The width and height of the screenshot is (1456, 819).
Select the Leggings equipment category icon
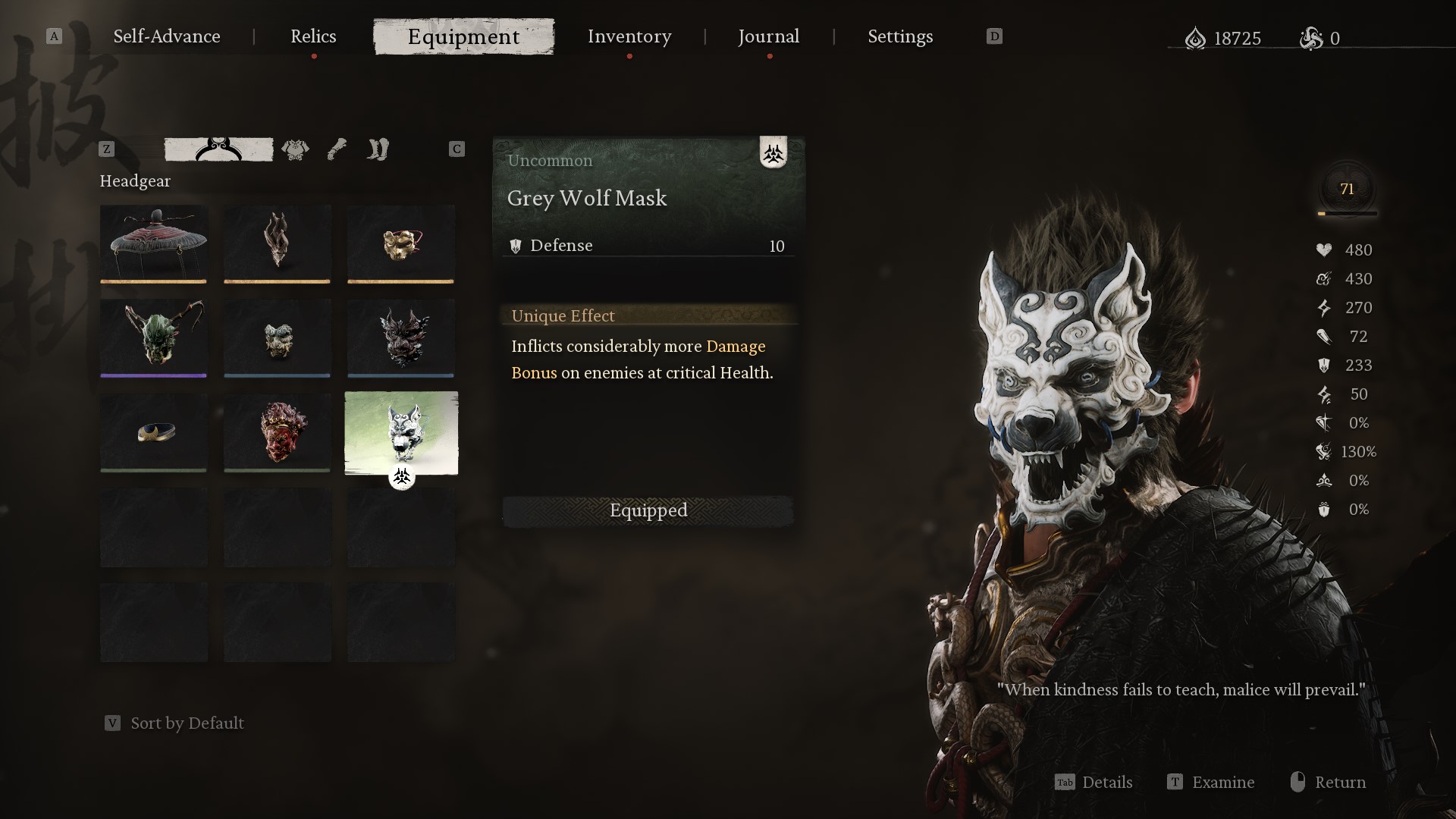point(378,149)
